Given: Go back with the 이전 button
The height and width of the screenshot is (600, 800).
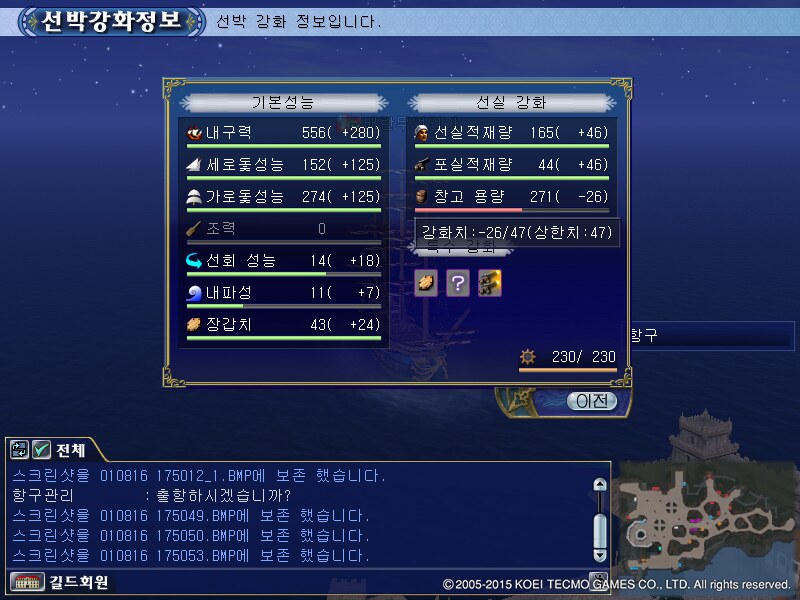Looking at the screenshot, I should (591, 401).
